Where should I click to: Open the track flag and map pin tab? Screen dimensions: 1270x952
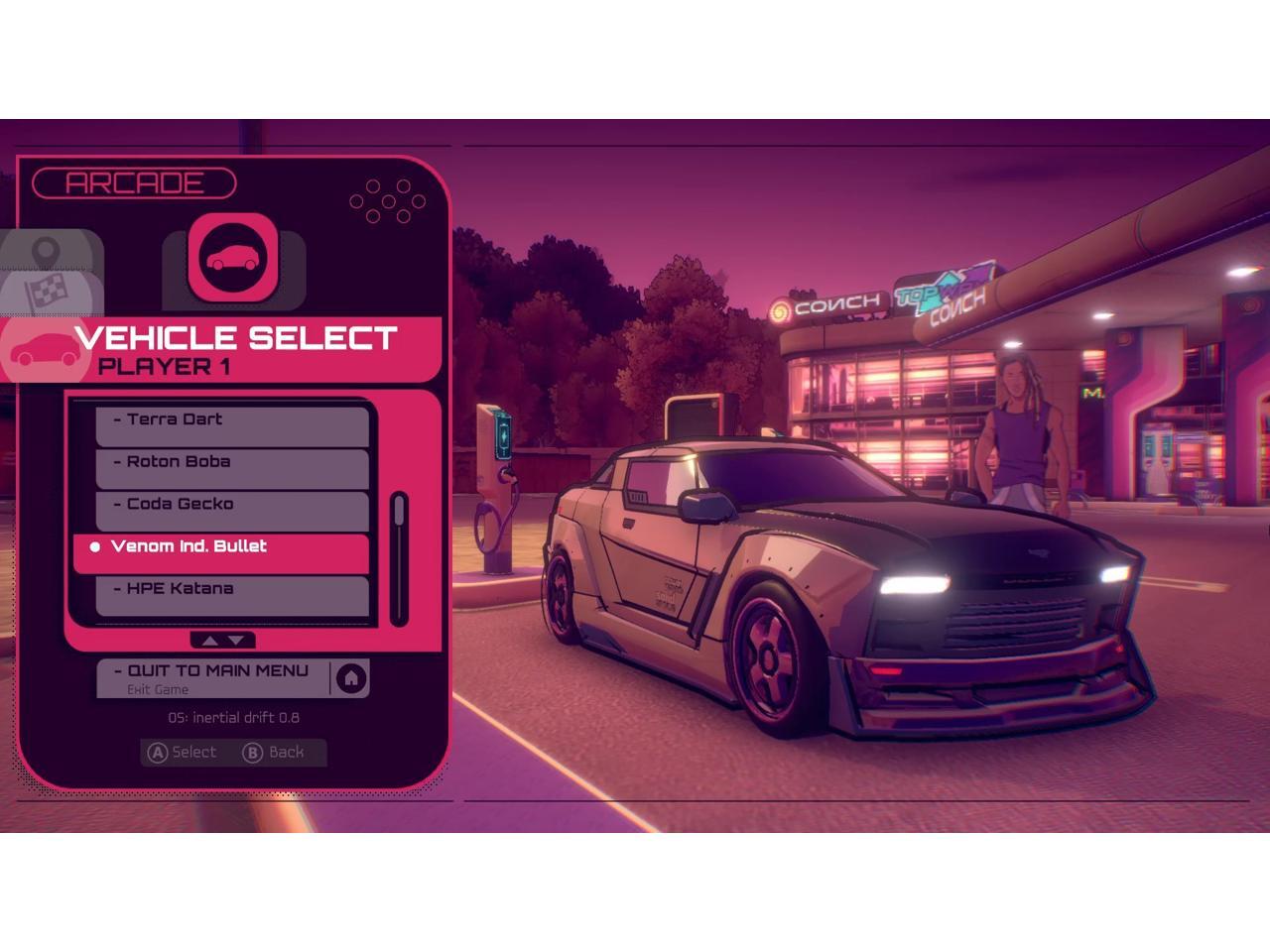50,273
